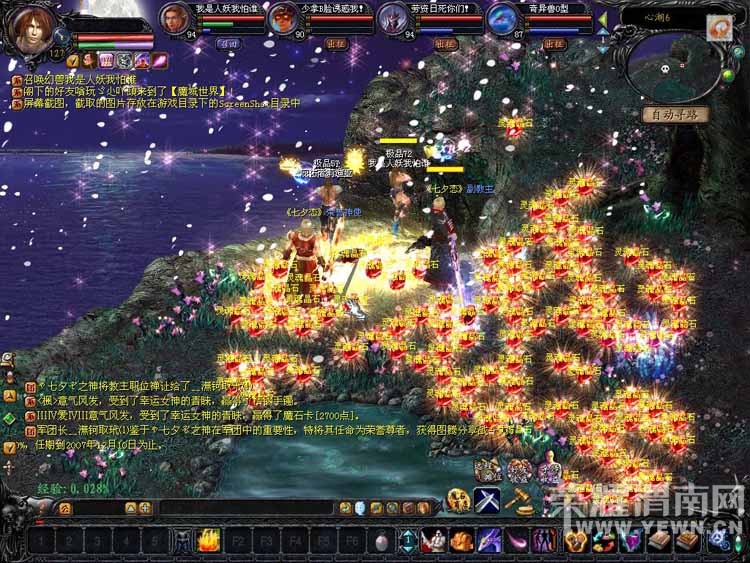750x563 pixels.
Task: Click the crossed swords attack icon
Action: coord(488,500)
